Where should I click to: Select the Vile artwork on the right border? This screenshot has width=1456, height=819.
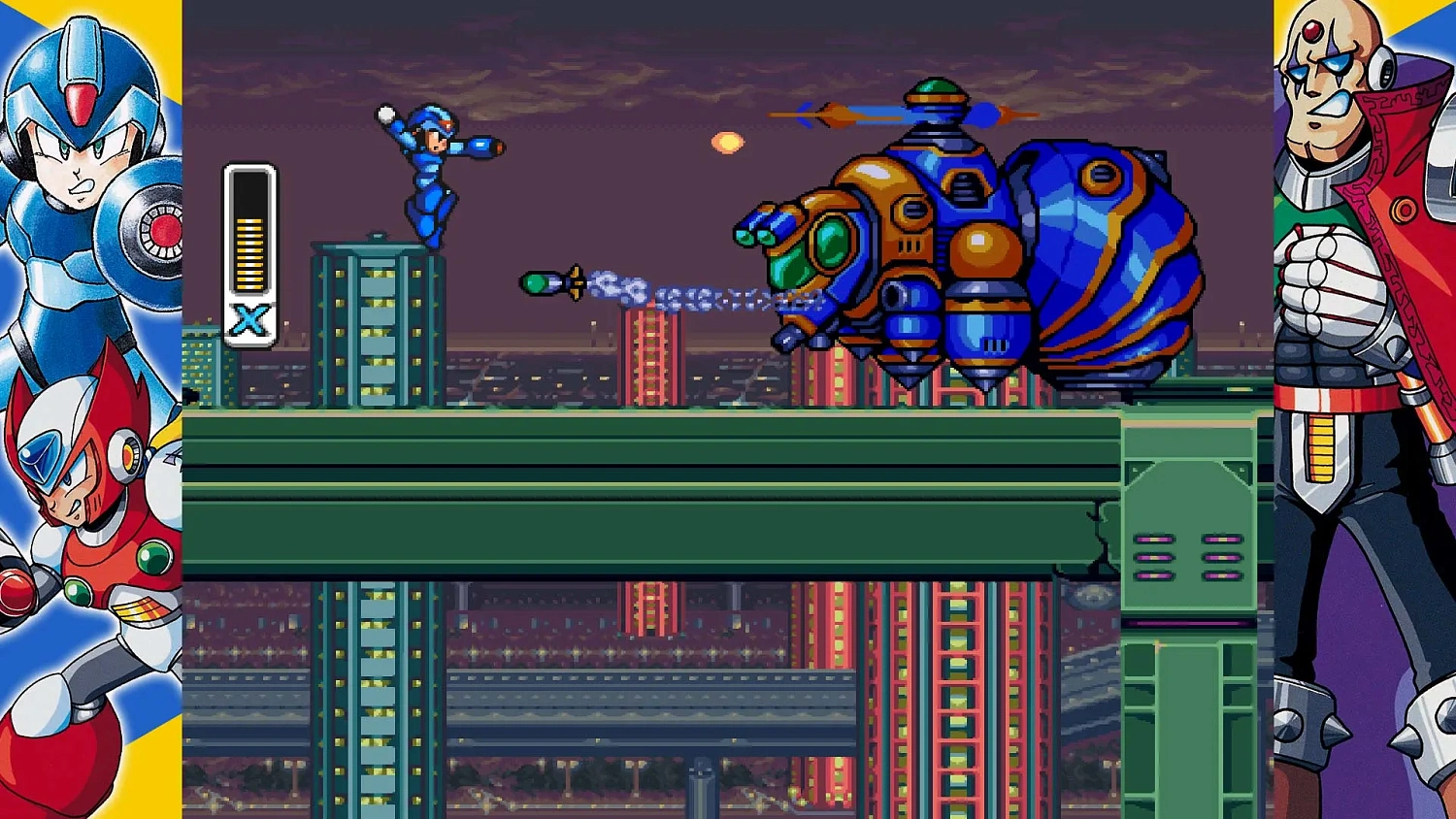(x=1359, y=291)
